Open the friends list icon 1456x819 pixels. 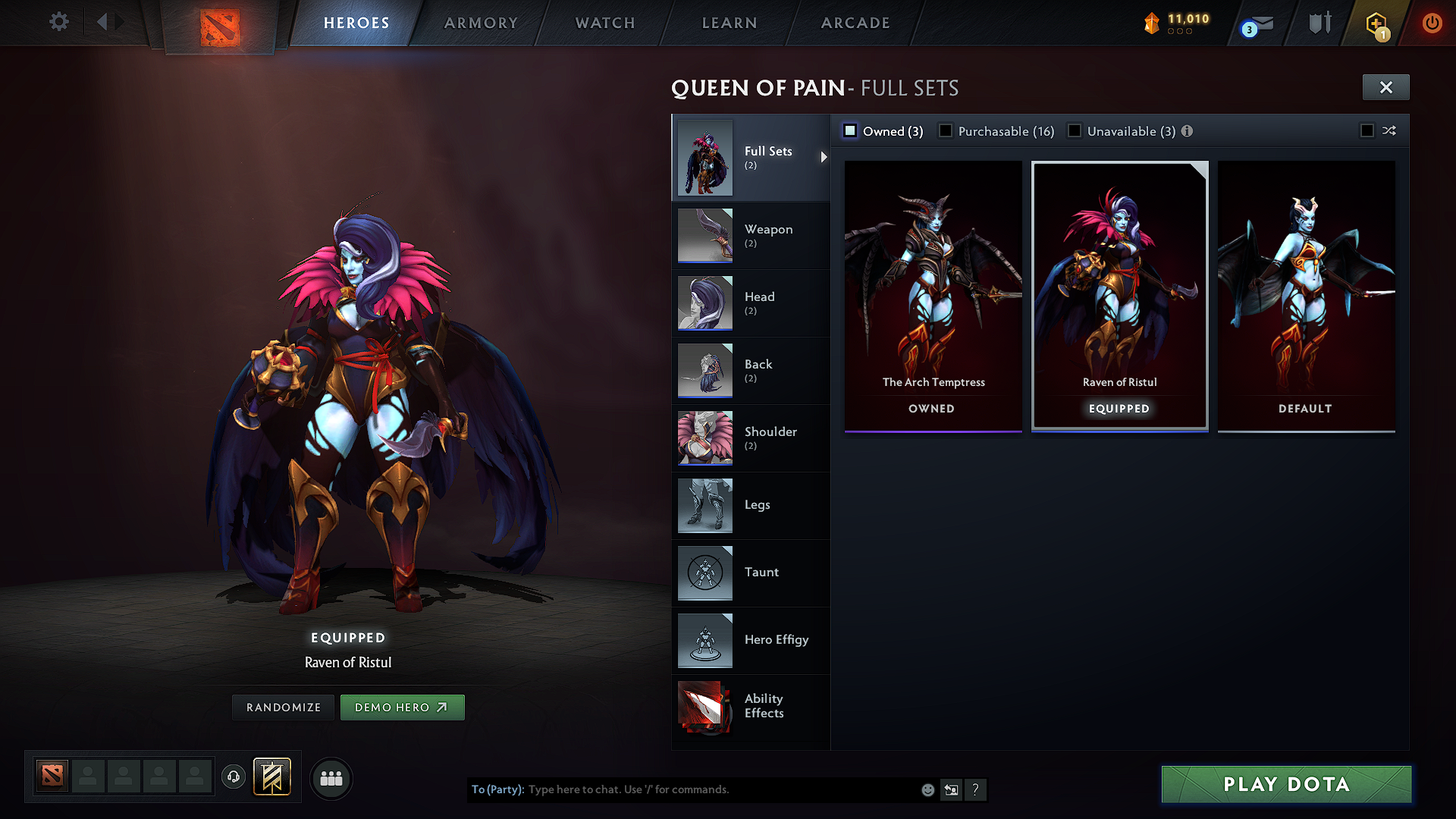point(331,778)
